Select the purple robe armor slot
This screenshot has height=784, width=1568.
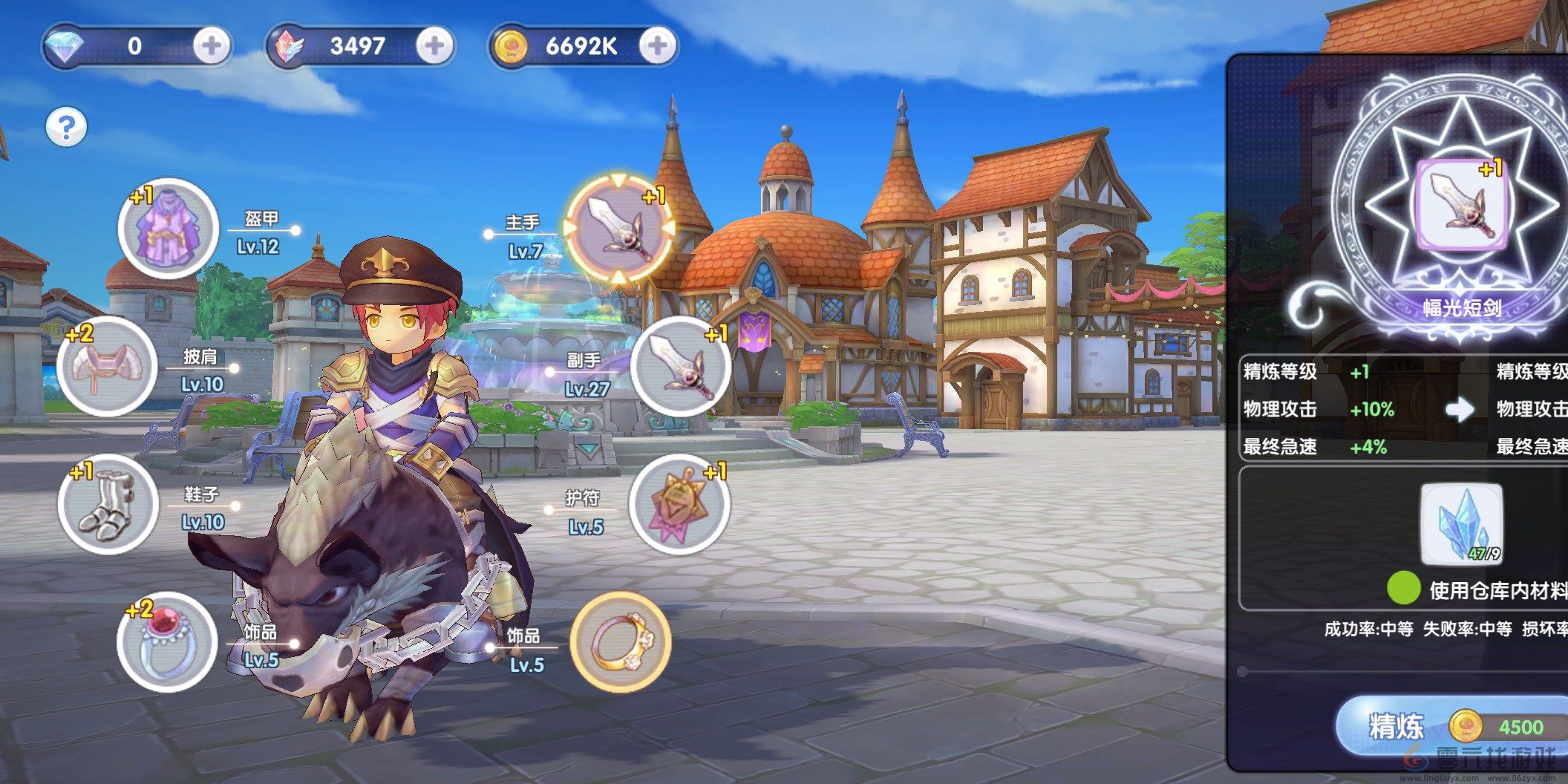(168, 228)
